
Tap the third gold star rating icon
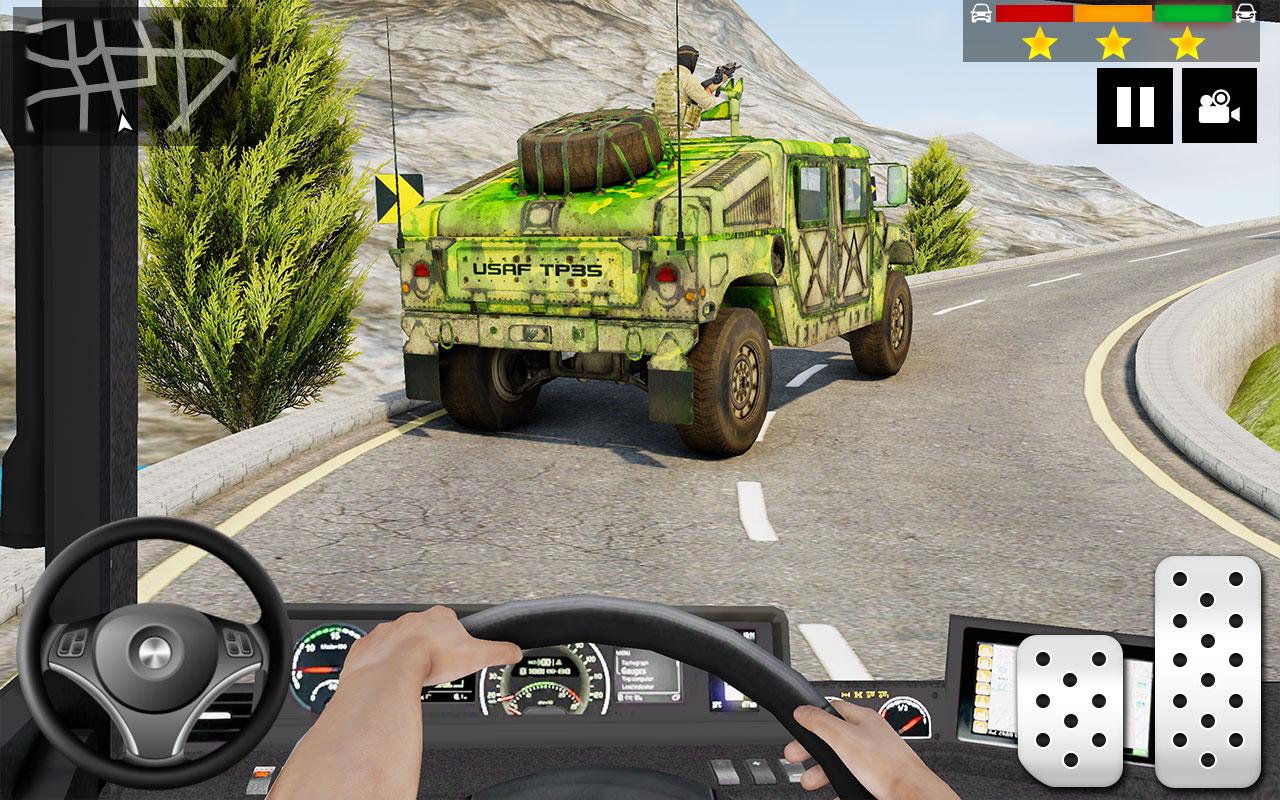pyautogui.click(x=1184, y=45)
